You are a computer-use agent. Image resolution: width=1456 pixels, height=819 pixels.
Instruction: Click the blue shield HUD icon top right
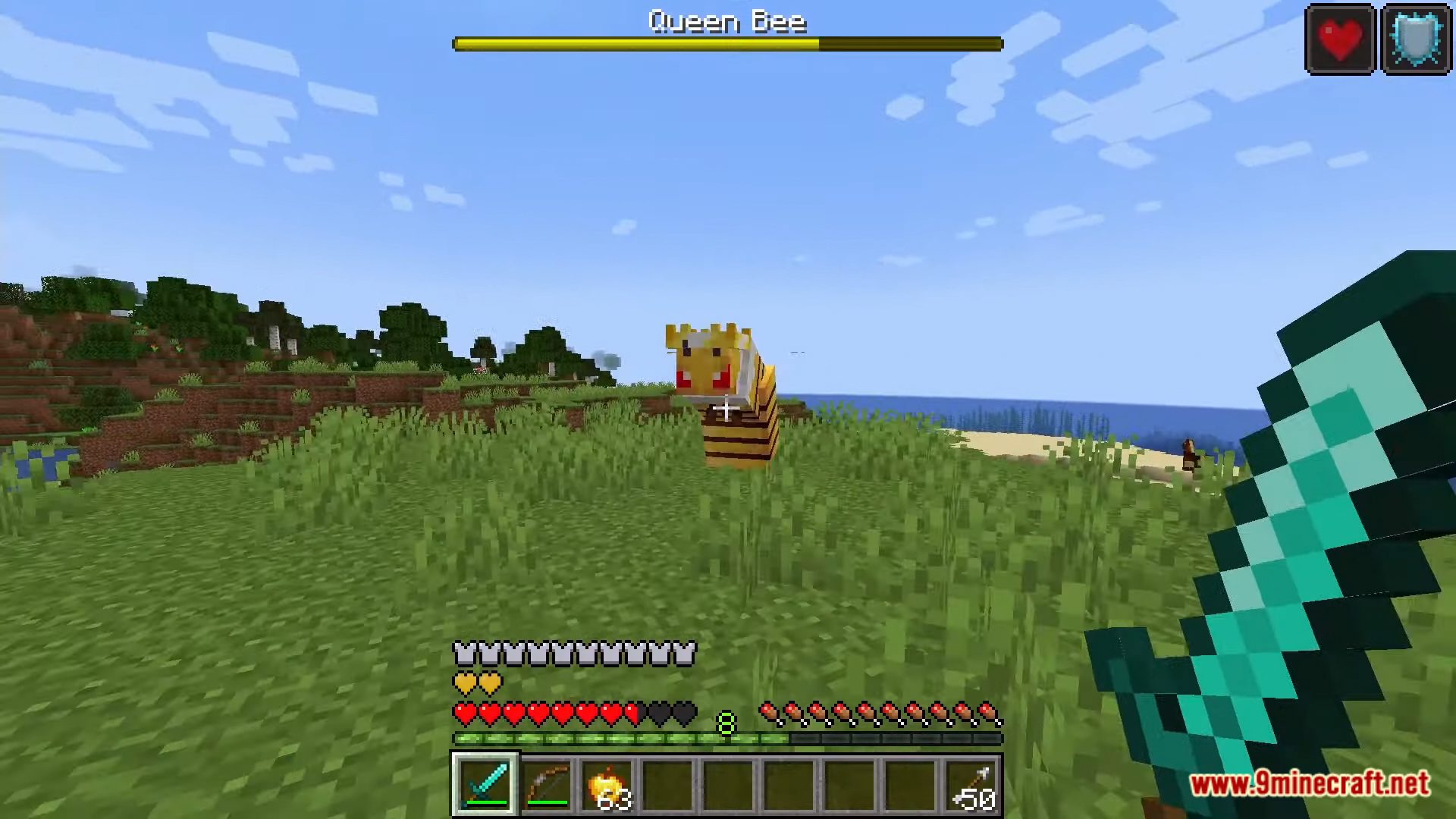(1415, 37)
